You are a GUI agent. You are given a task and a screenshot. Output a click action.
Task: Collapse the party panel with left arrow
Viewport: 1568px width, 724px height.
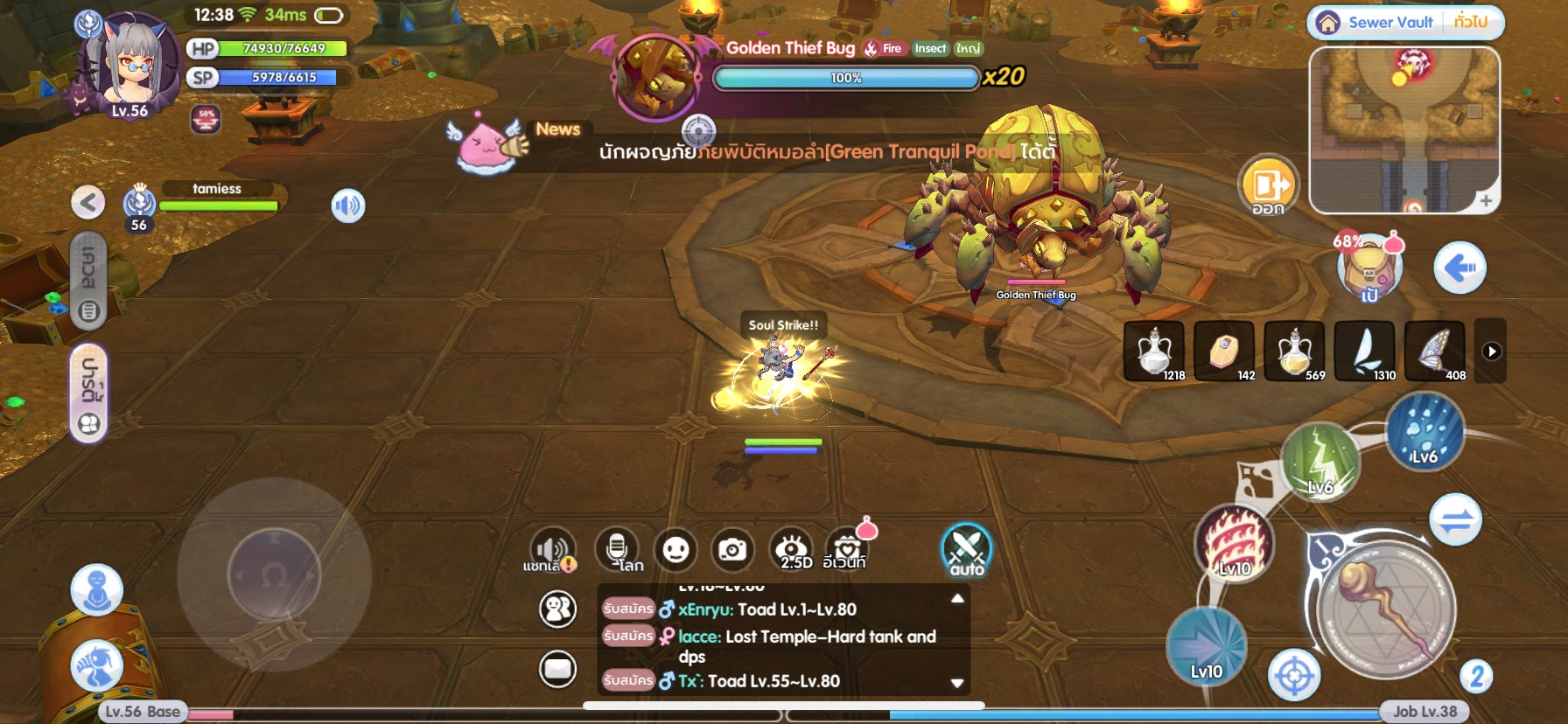point(87,203)
